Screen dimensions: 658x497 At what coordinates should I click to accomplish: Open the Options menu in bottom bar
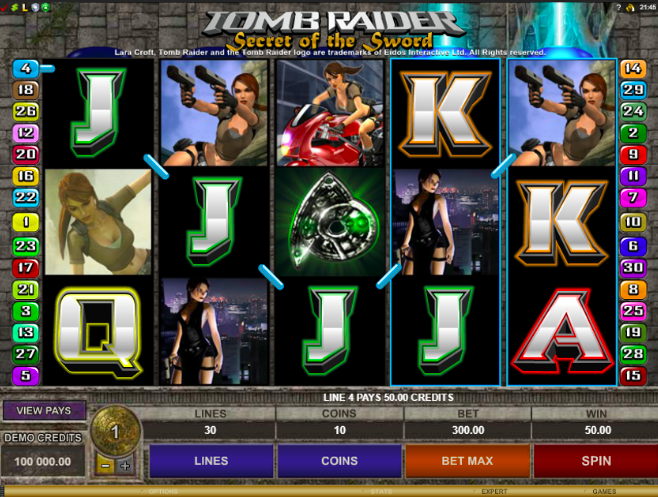pyautogui.click(x=162, y=492)
